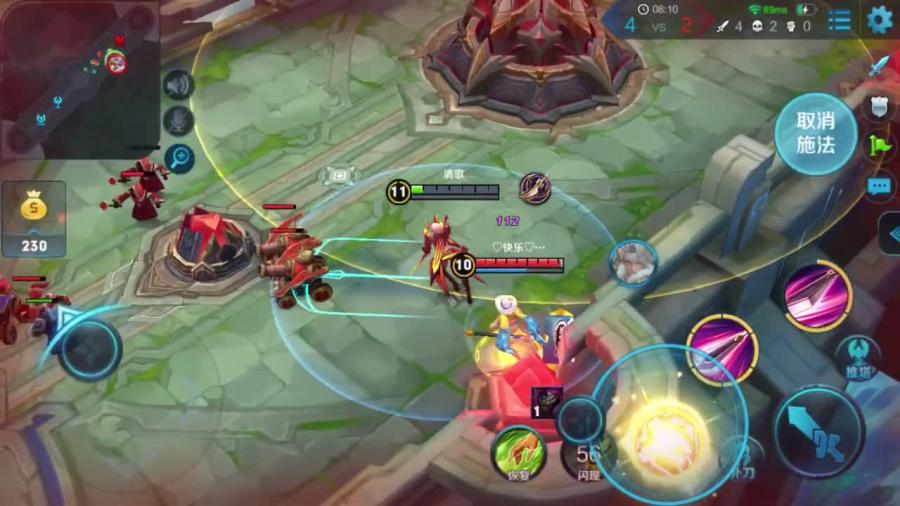This screenshot has height=506, width=900.
Task: Toggle the microphone voice input icon
Action: coord(179,121)
